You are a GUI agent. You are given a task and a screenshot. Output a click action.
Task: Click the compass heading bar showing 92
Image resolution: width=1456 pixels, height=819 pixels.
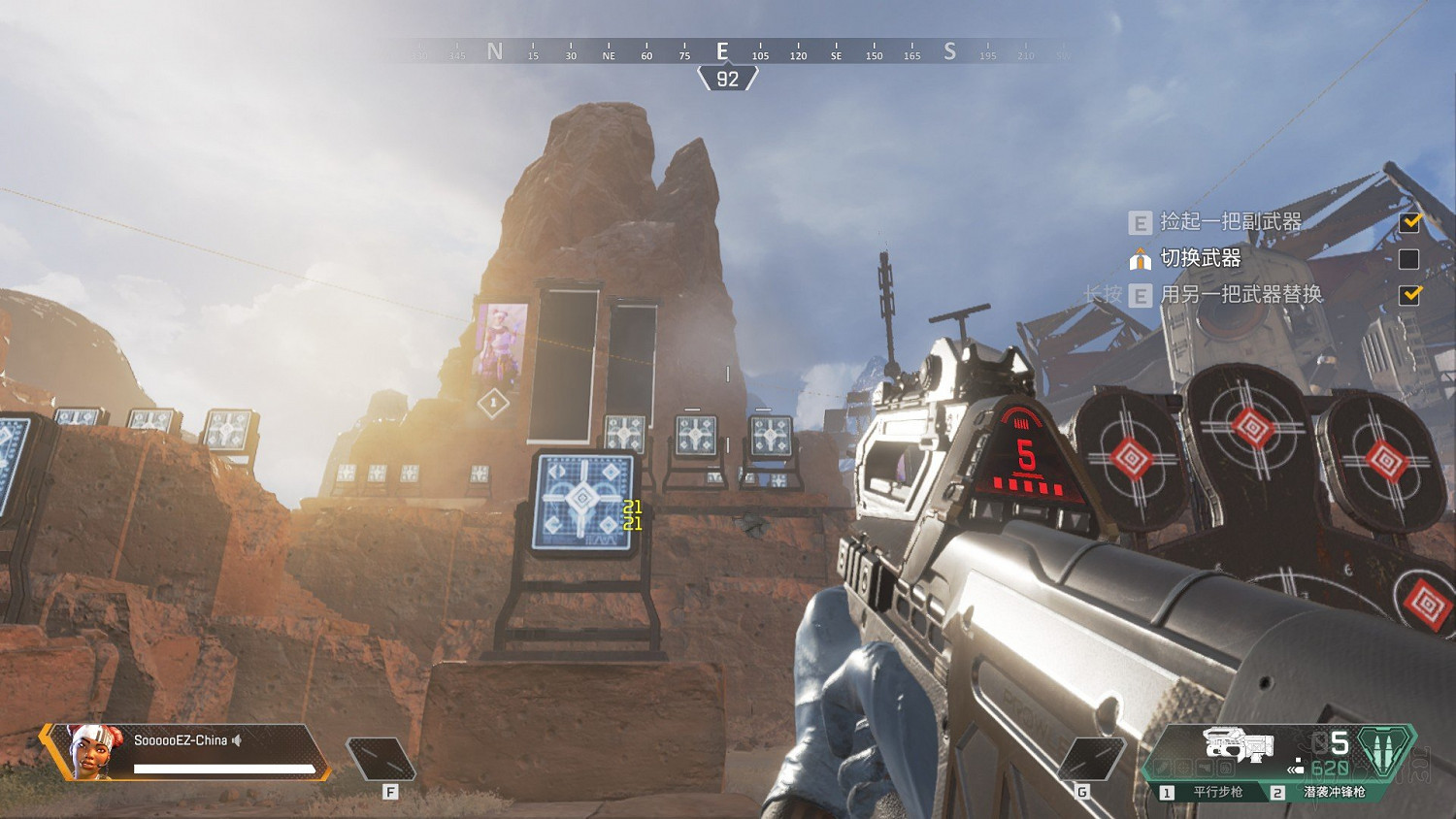point(727,79)
